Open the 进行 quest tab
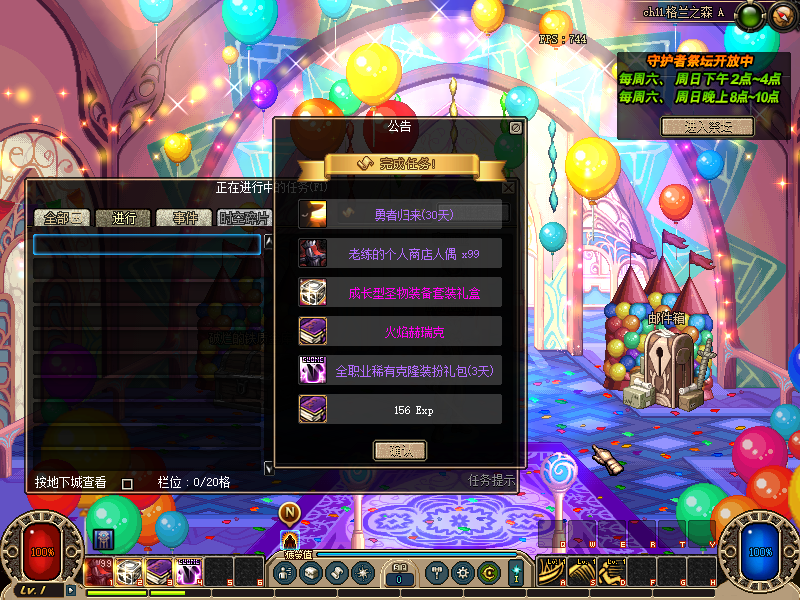Image resolution: width=800 pixels, height=600 pixels. click(124, 218)
